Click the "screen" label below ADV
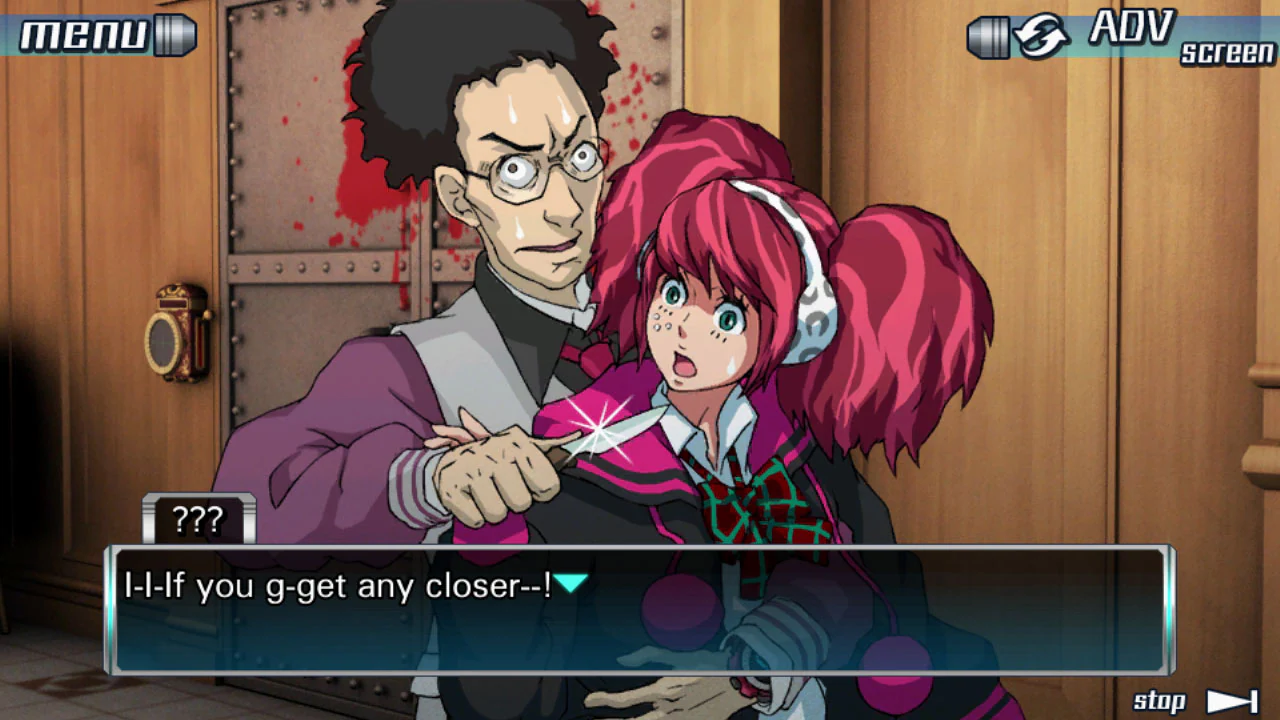 (1225, 53)
